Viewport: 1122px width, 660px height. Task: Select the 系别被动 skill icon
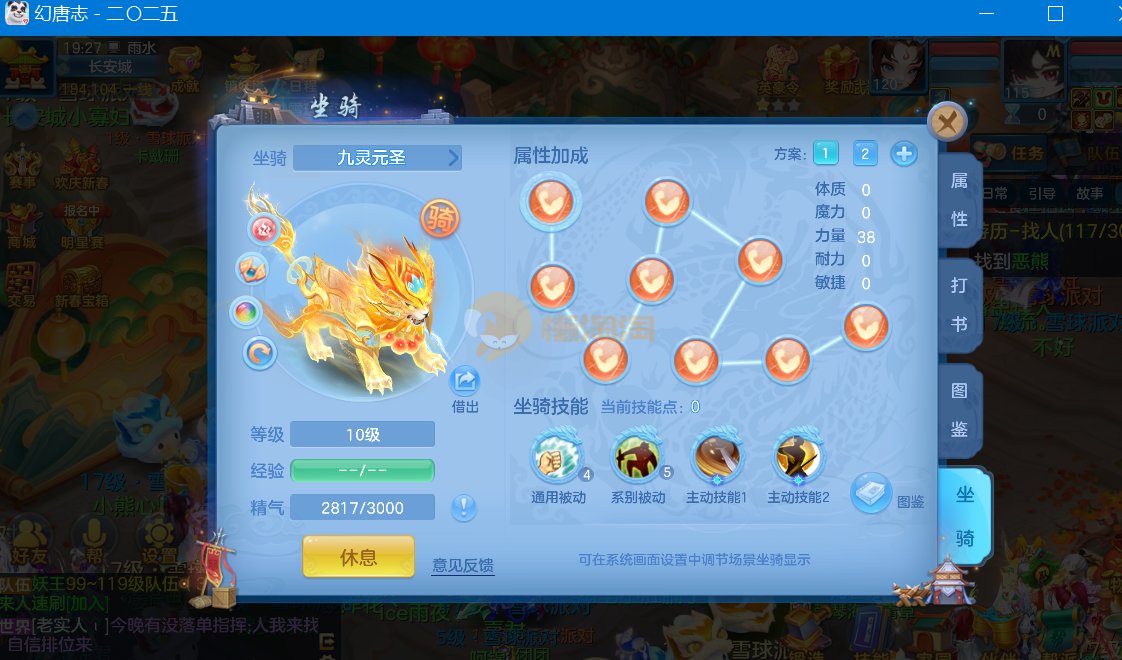click(636, 459)
